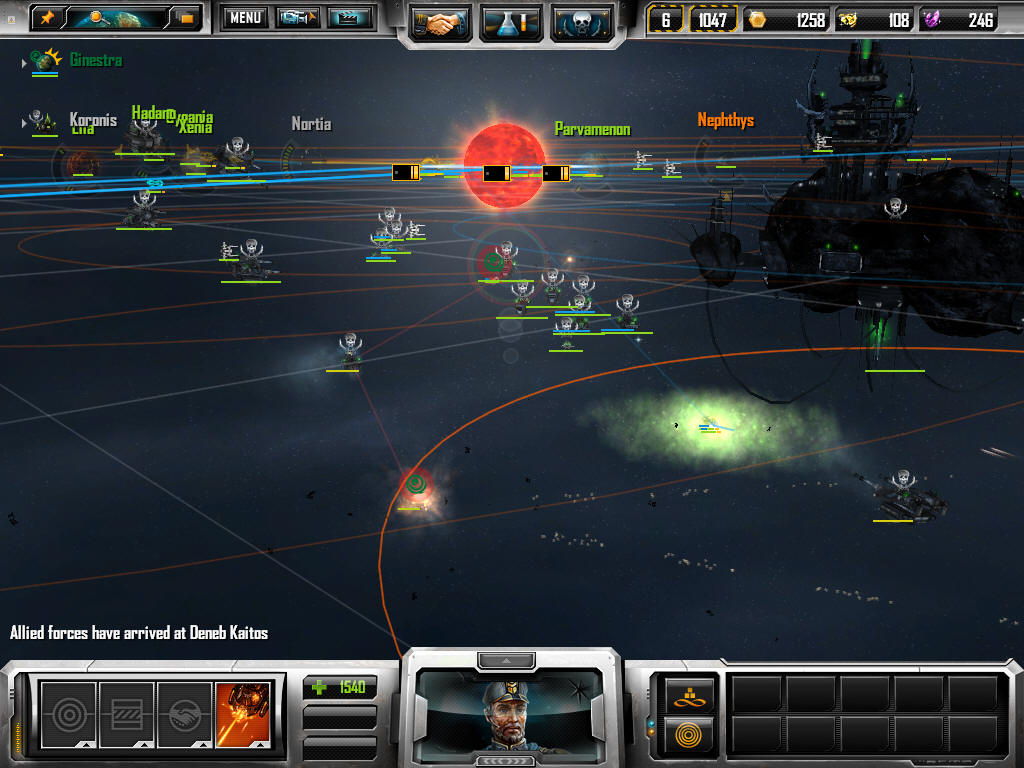Click the orange blocks-and-loop button
1024x768 pixels.
pyautogui.click(x=689, y=692)
